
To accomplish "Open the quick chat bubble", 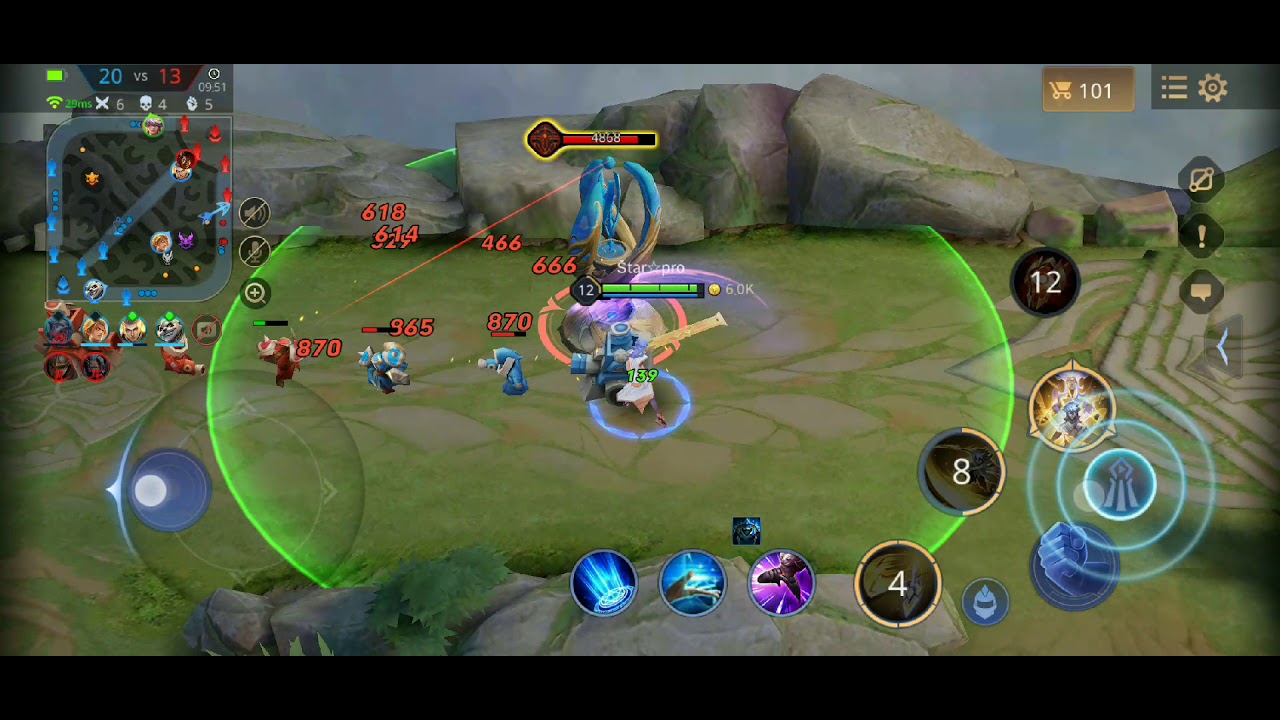I will (1201, 293).
